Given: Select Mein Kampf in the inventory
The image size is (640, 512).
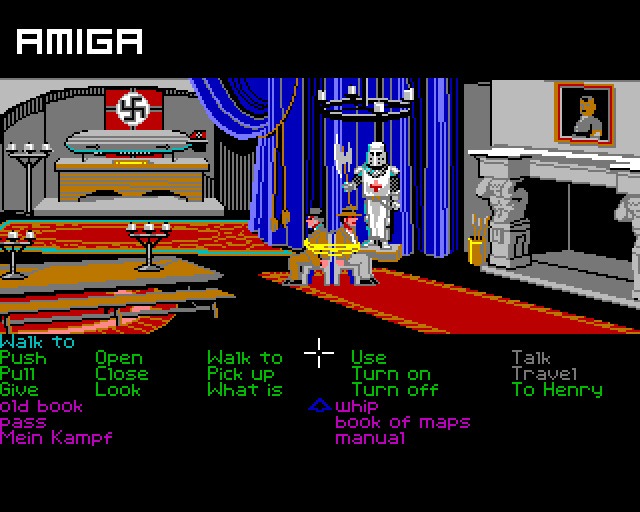Looking at the screenshot, I should click(56, 438).
